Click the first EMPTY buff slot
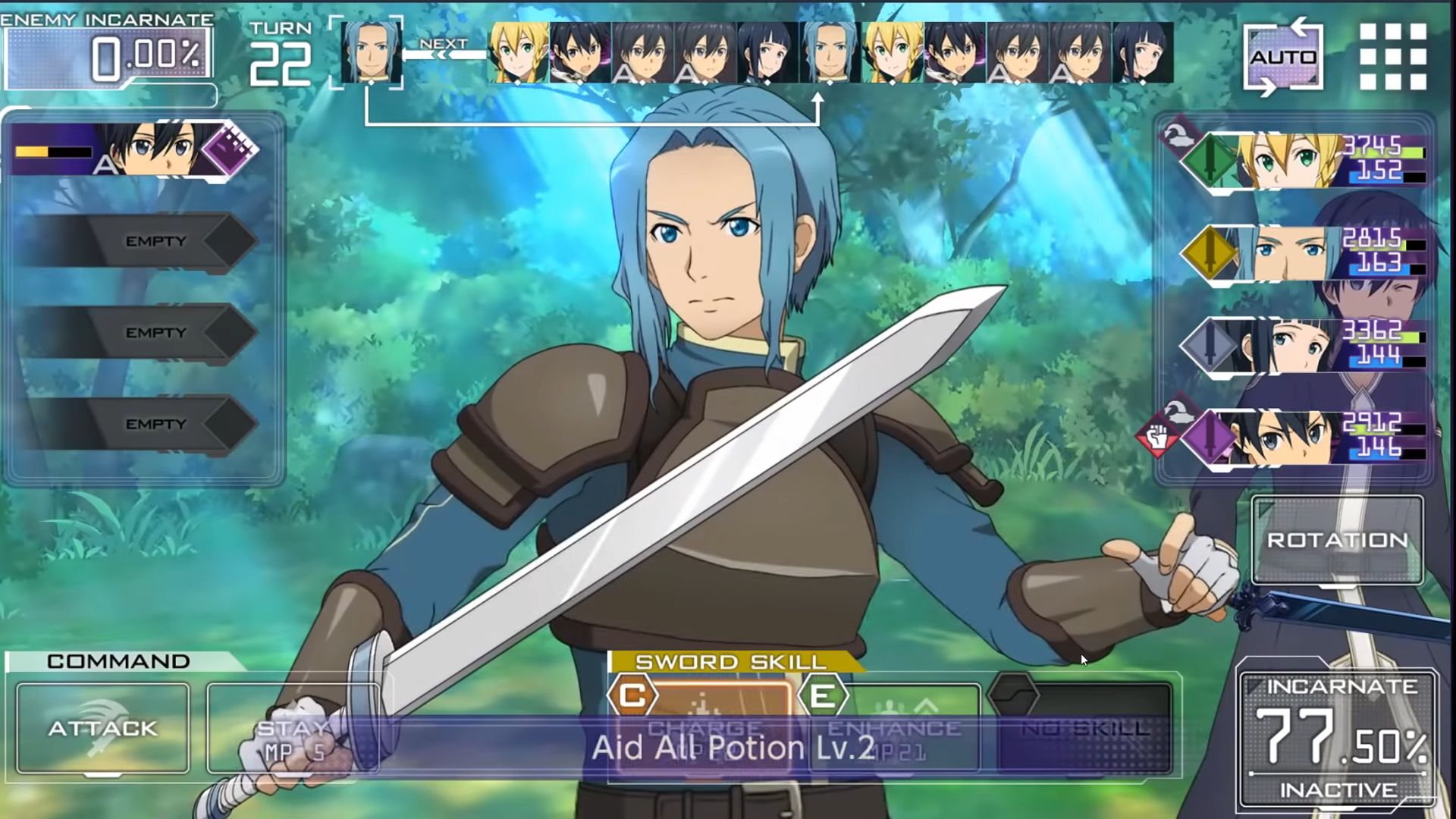The height and width of the screenshot is (819, 1456). [x=155, y=241]
